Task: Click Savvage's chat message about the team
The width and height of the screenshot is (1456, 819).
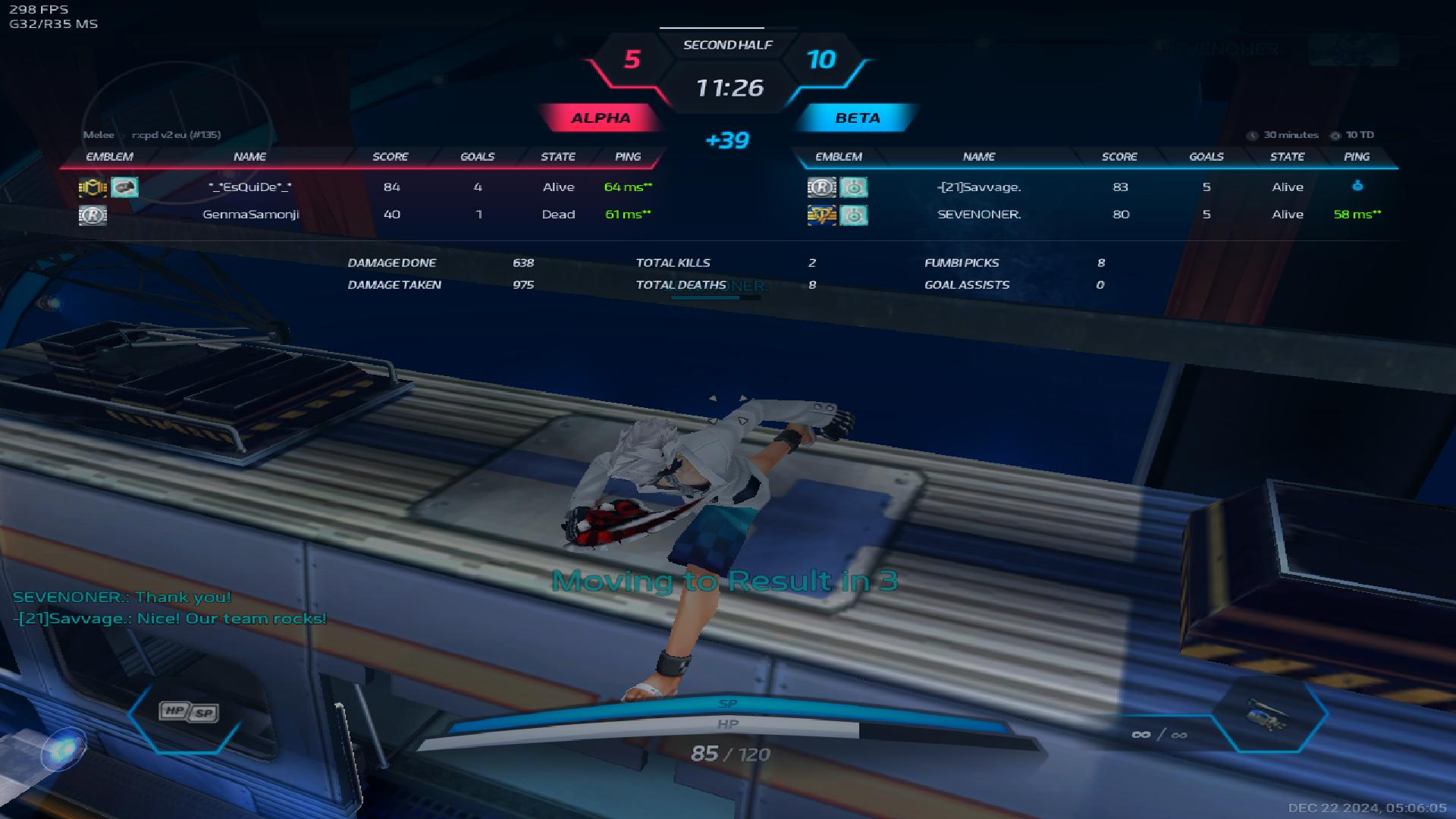Action: 170,619
